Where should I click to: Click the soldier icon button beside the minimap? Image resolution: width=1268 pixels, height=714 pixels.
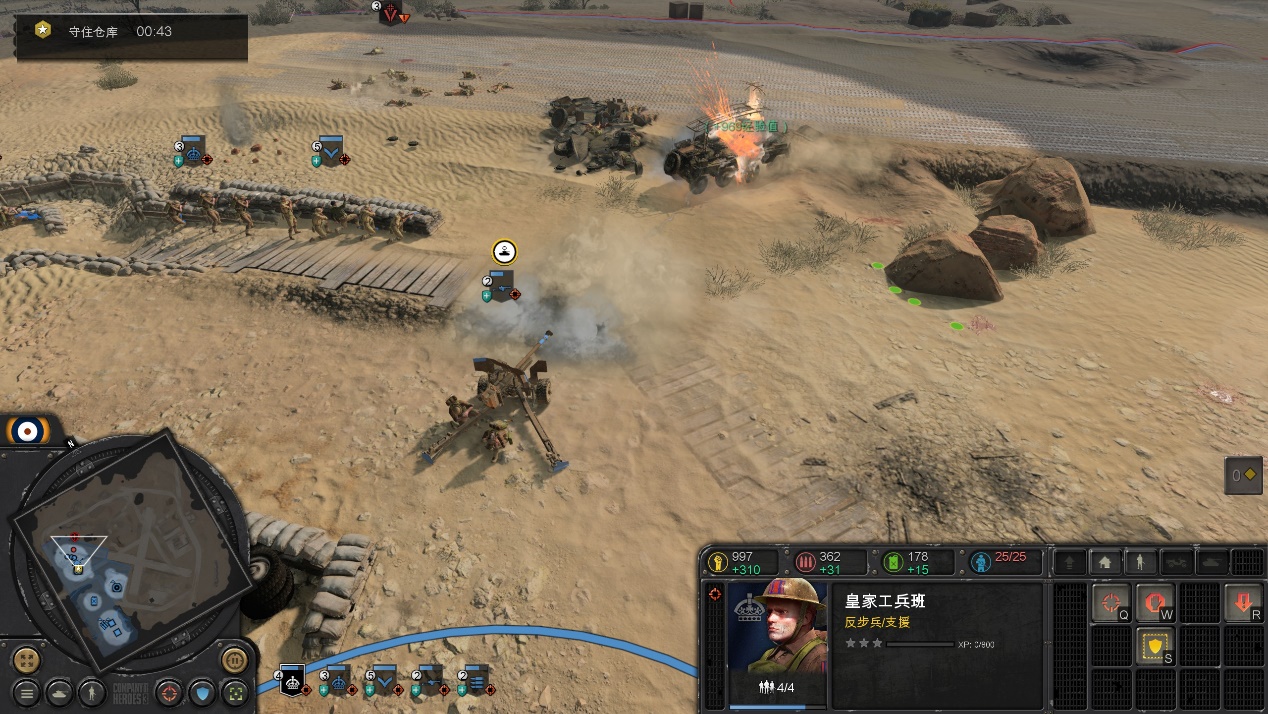point(91,691)
